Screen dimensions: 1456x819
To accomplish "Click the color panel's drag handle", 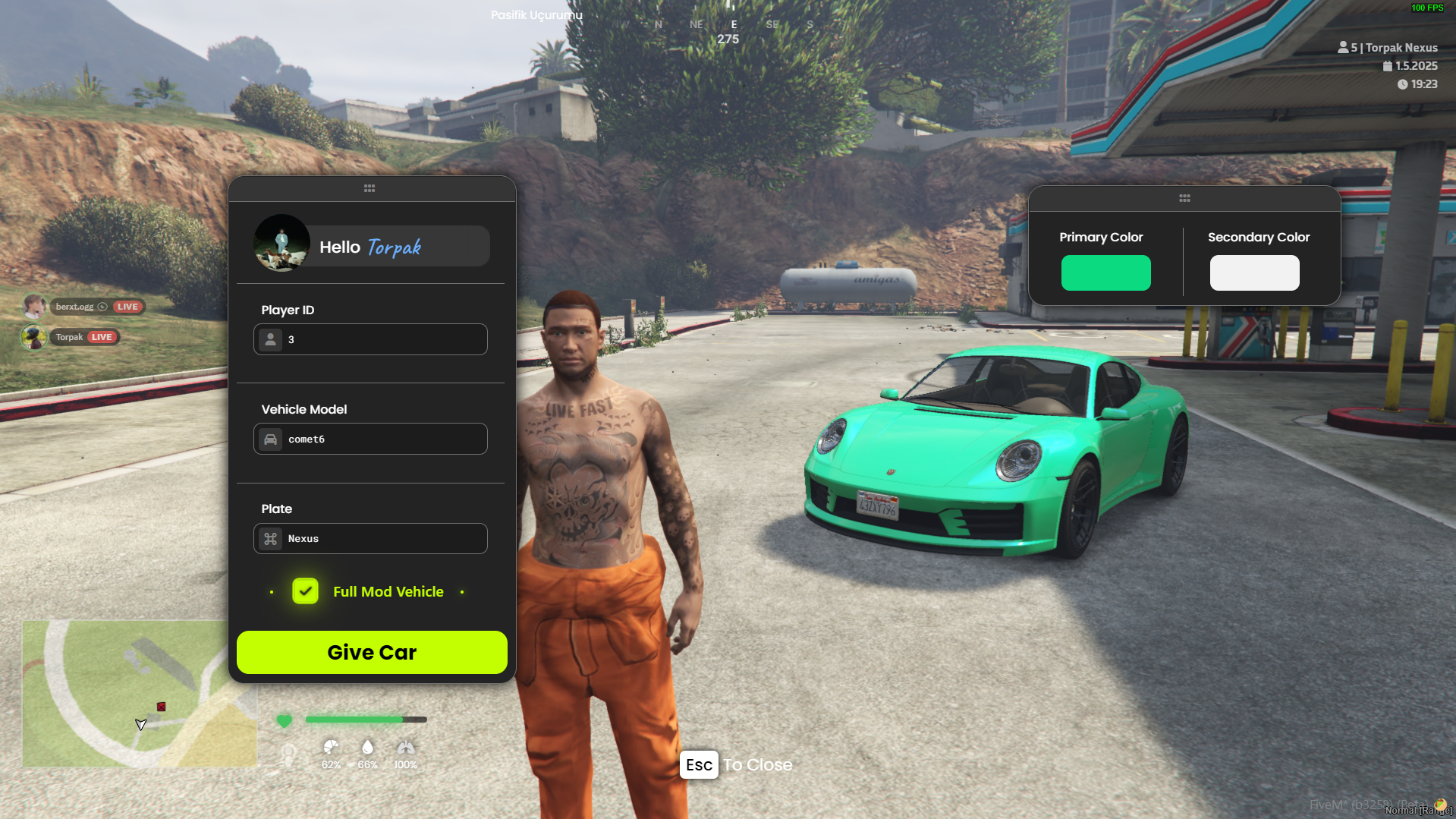I will (1184, 198).
